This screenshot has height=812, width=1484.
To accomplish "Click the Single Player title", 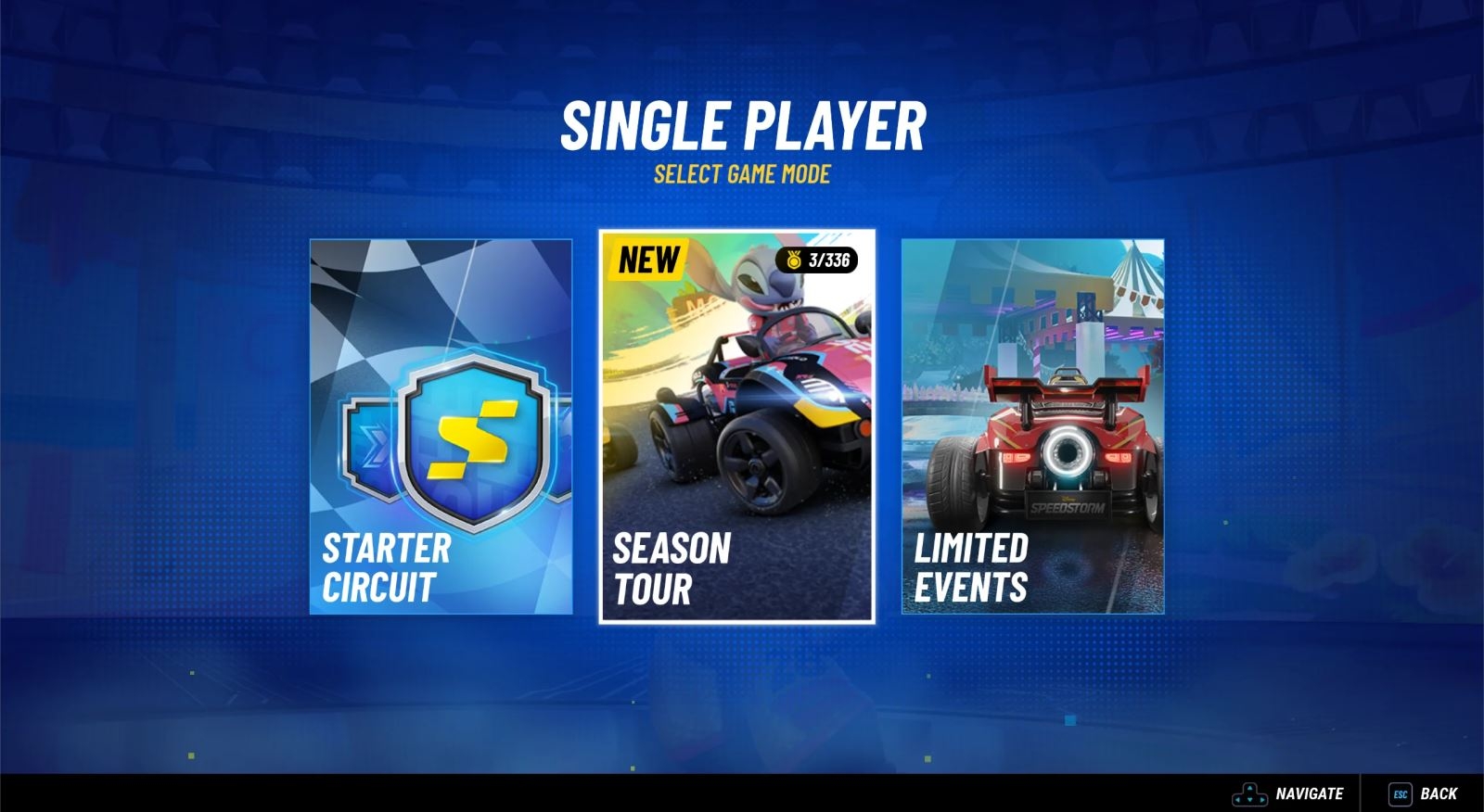I will coord(742,123).
